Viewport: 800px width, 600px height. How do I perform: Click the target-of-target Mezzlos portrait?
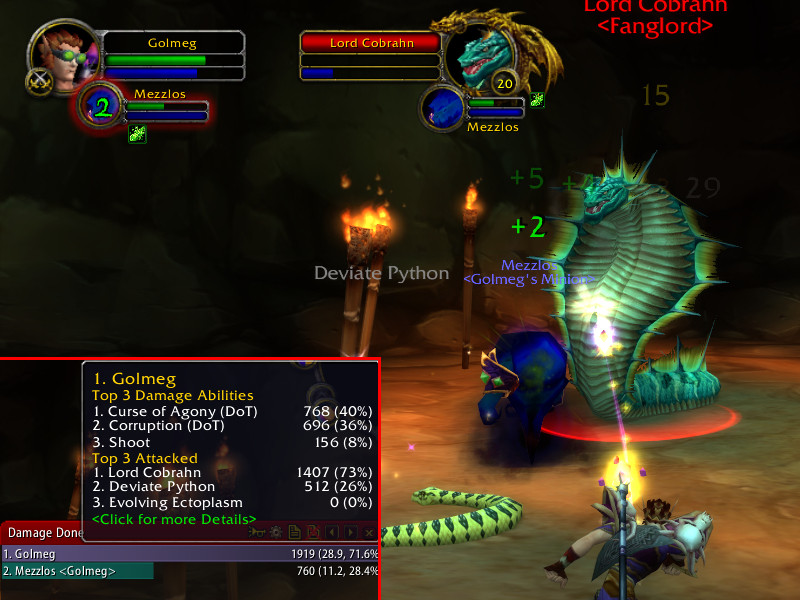[x=444, y=107]
